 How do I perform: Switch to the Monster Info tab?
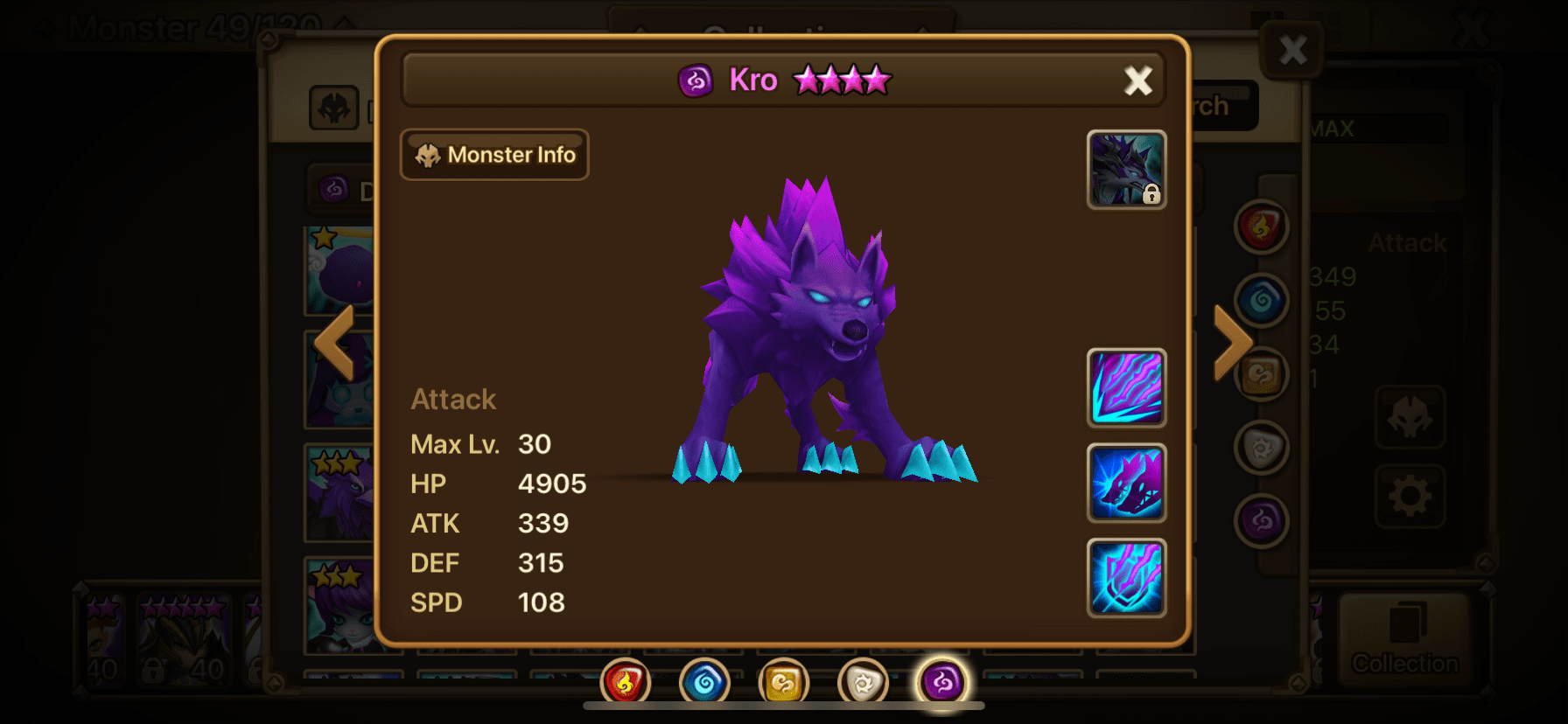tap(494, 155)
